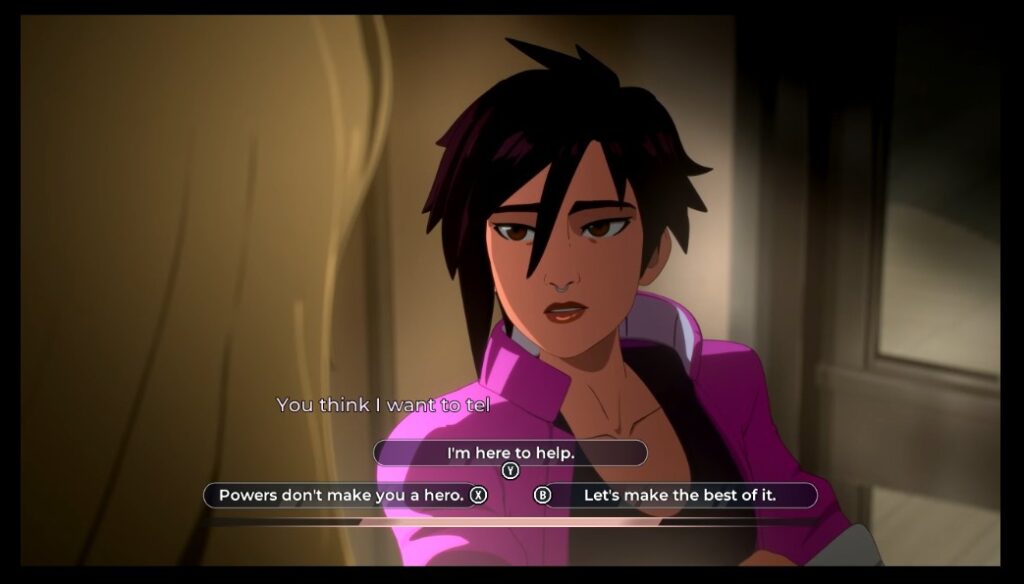This screenshot has height=584, width=1024.
Task: Choose the "I'm here to help." reply
Action: click(x=510, y=453)
